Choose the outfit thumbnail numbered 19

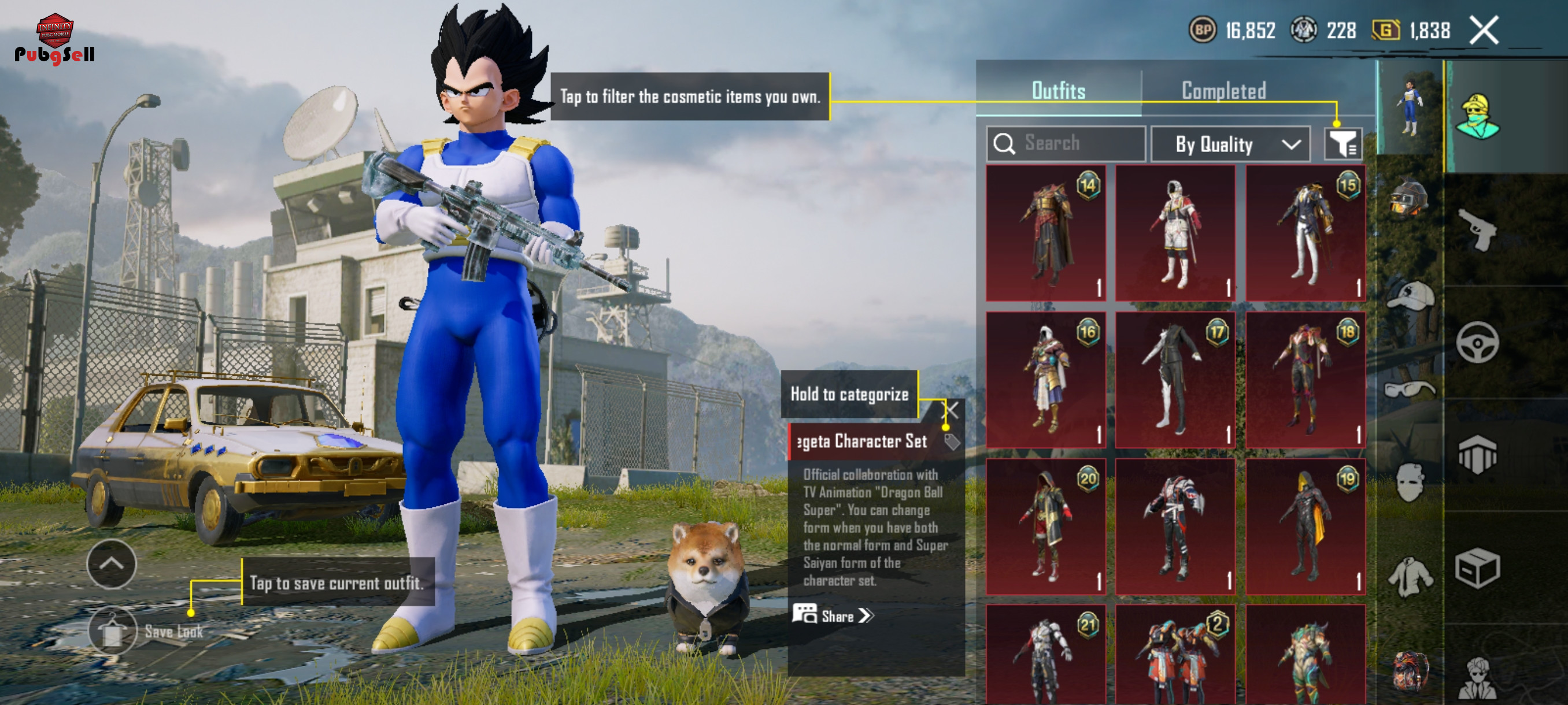(x=1305, y=527)
